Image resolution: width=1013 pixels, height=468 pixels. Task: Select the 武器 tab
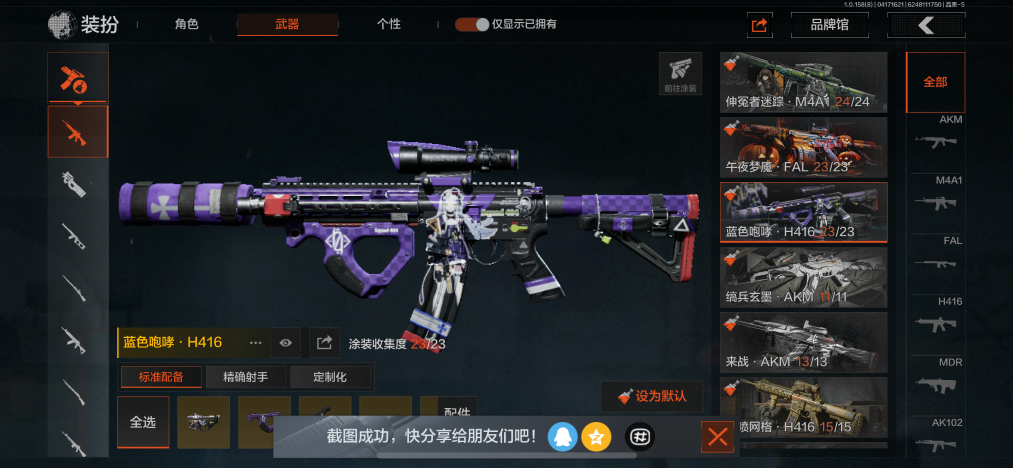tap(287, 24)
